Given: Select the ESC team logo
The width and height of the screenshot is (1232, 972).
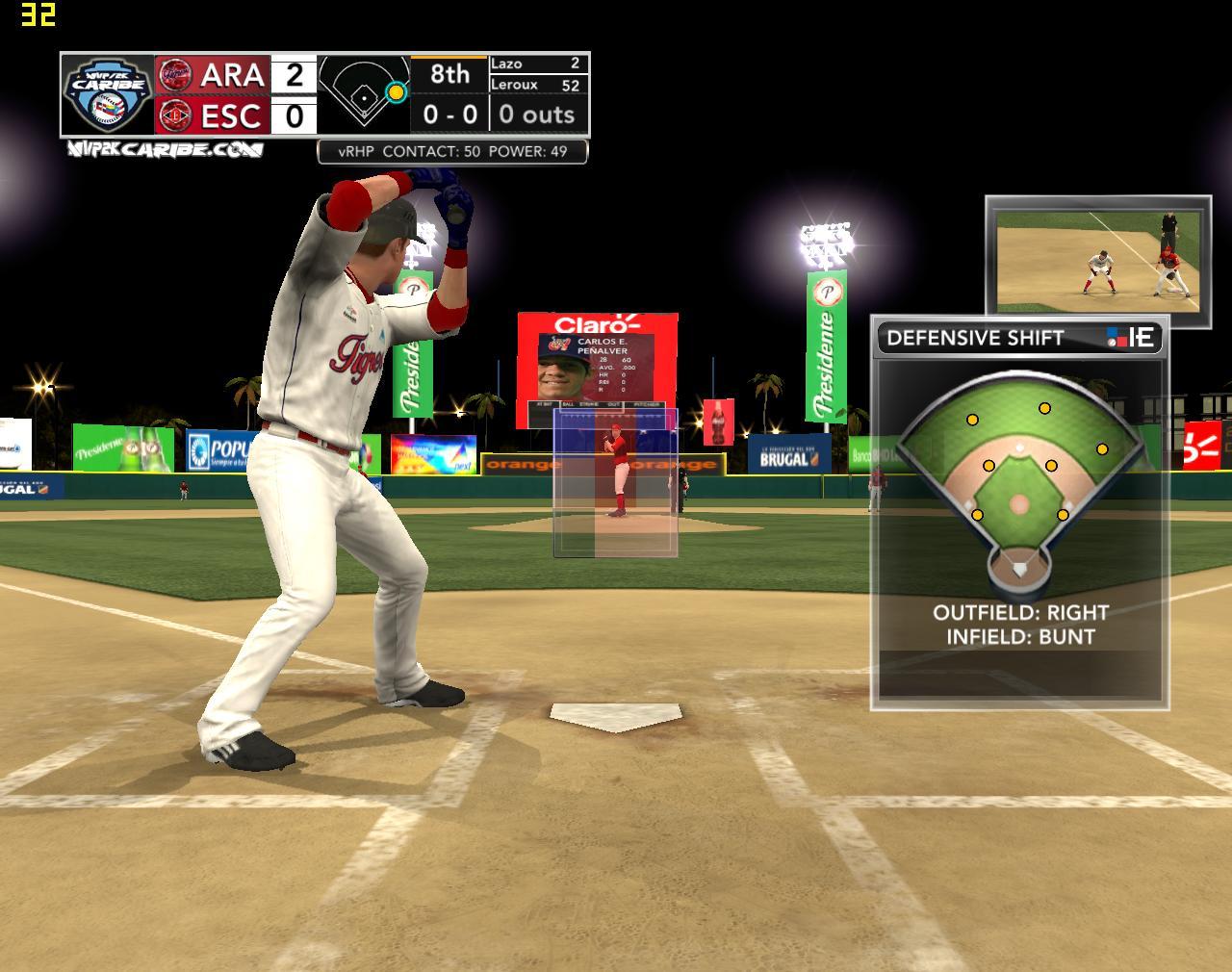Looking at the screenshot, I should [174, 115].
